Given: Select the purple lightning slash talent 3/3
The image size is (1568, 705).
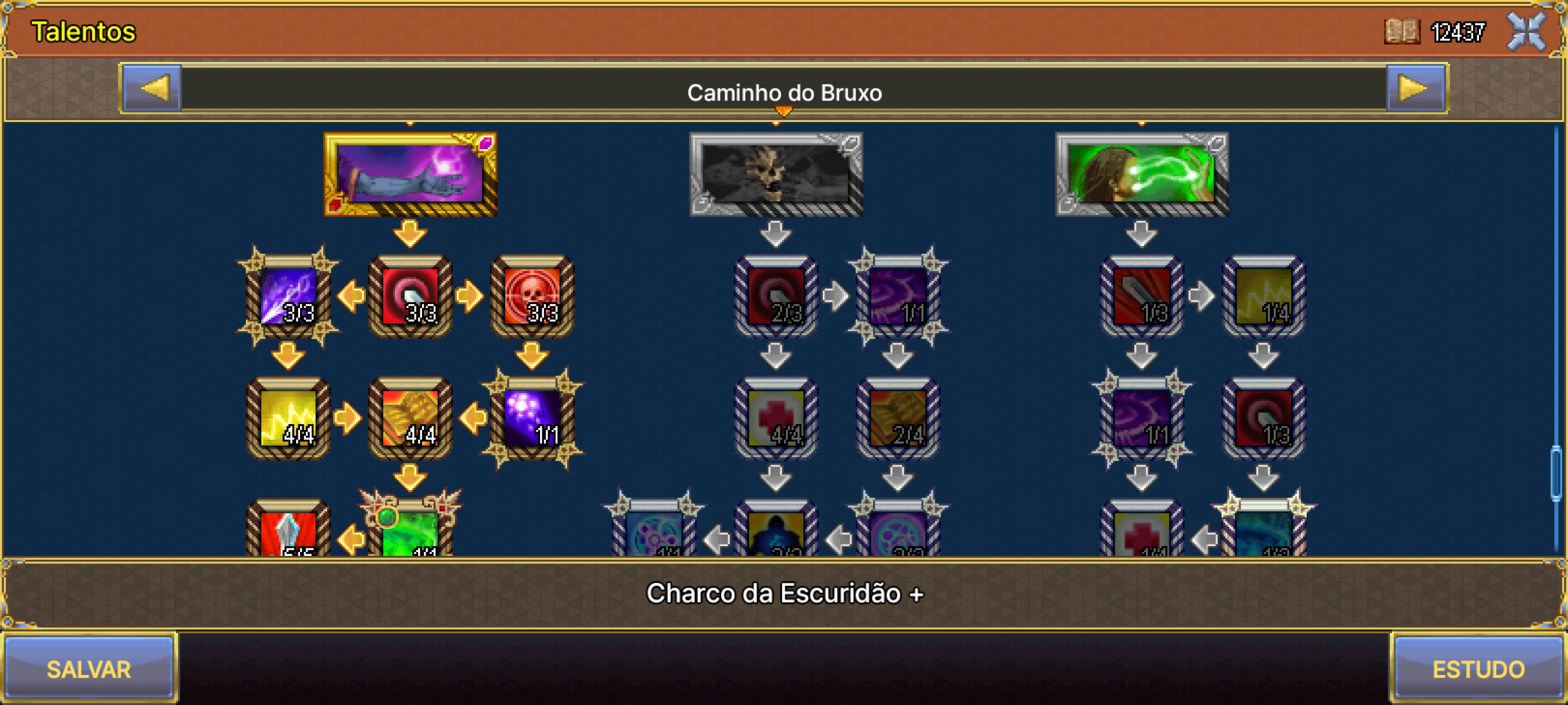Looking at the screenshot, I should tap(289, 296).
